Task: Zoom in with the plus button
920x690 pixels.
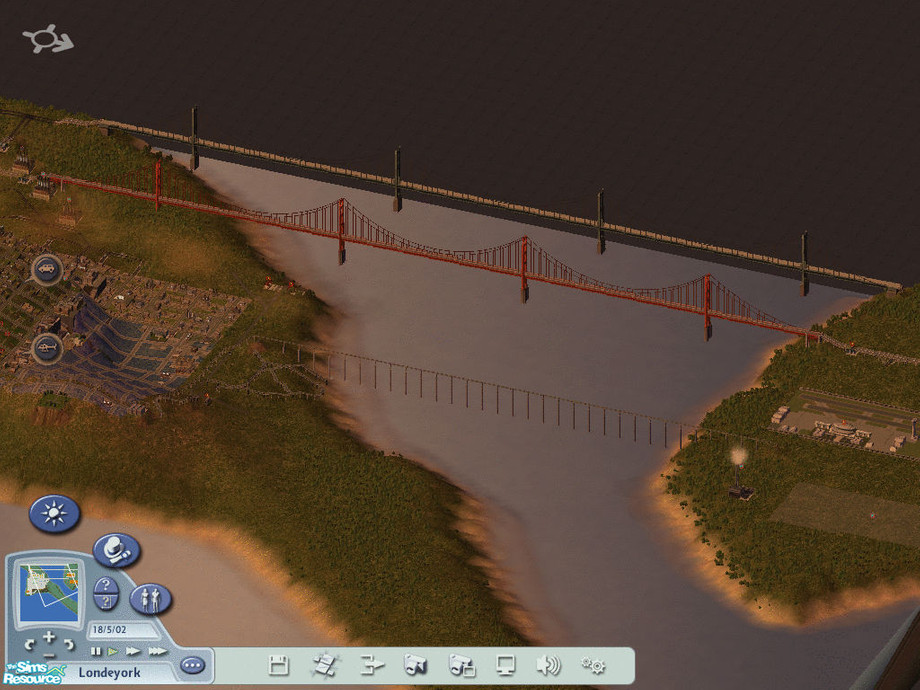Action: click(48, 636)
